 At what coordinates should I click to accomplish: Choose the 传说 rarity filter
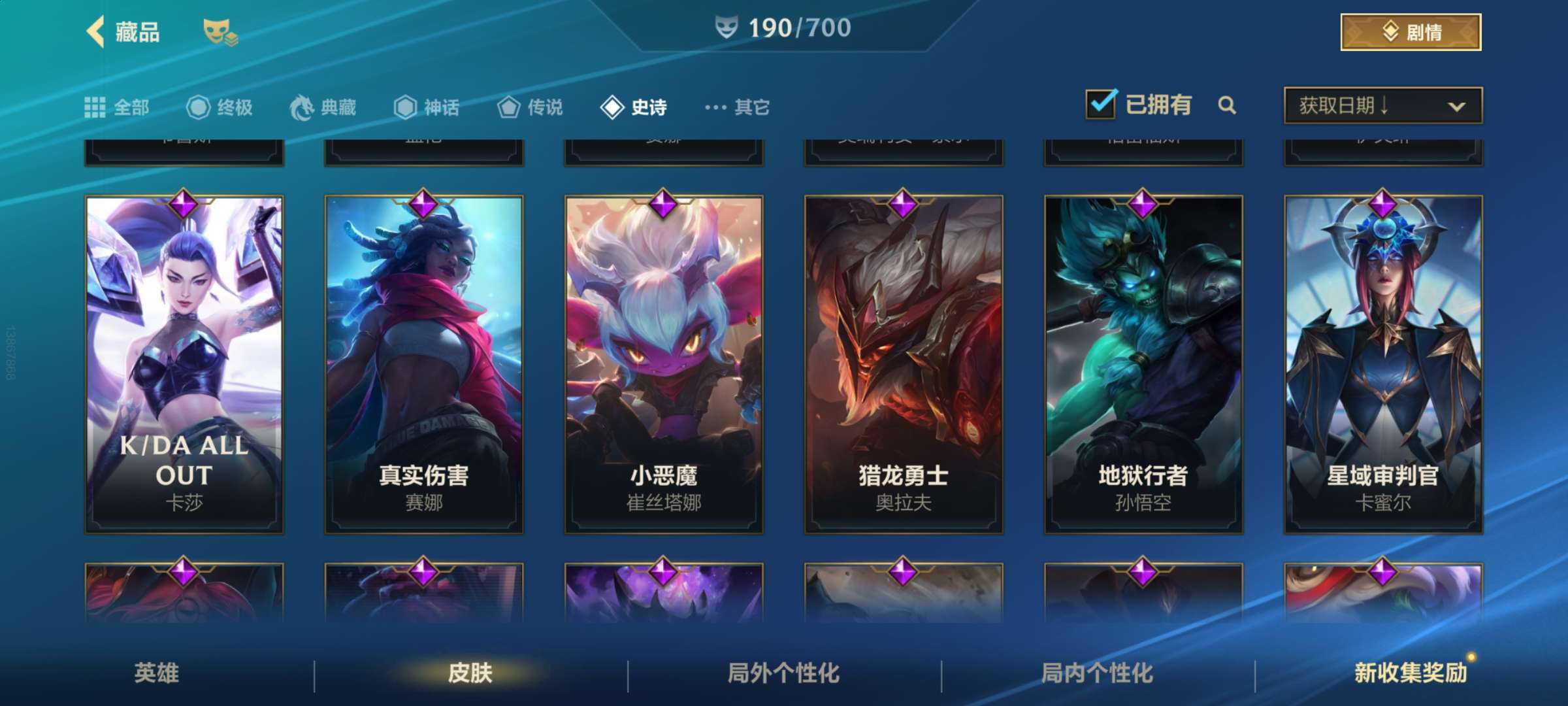[x=530, y=107]
